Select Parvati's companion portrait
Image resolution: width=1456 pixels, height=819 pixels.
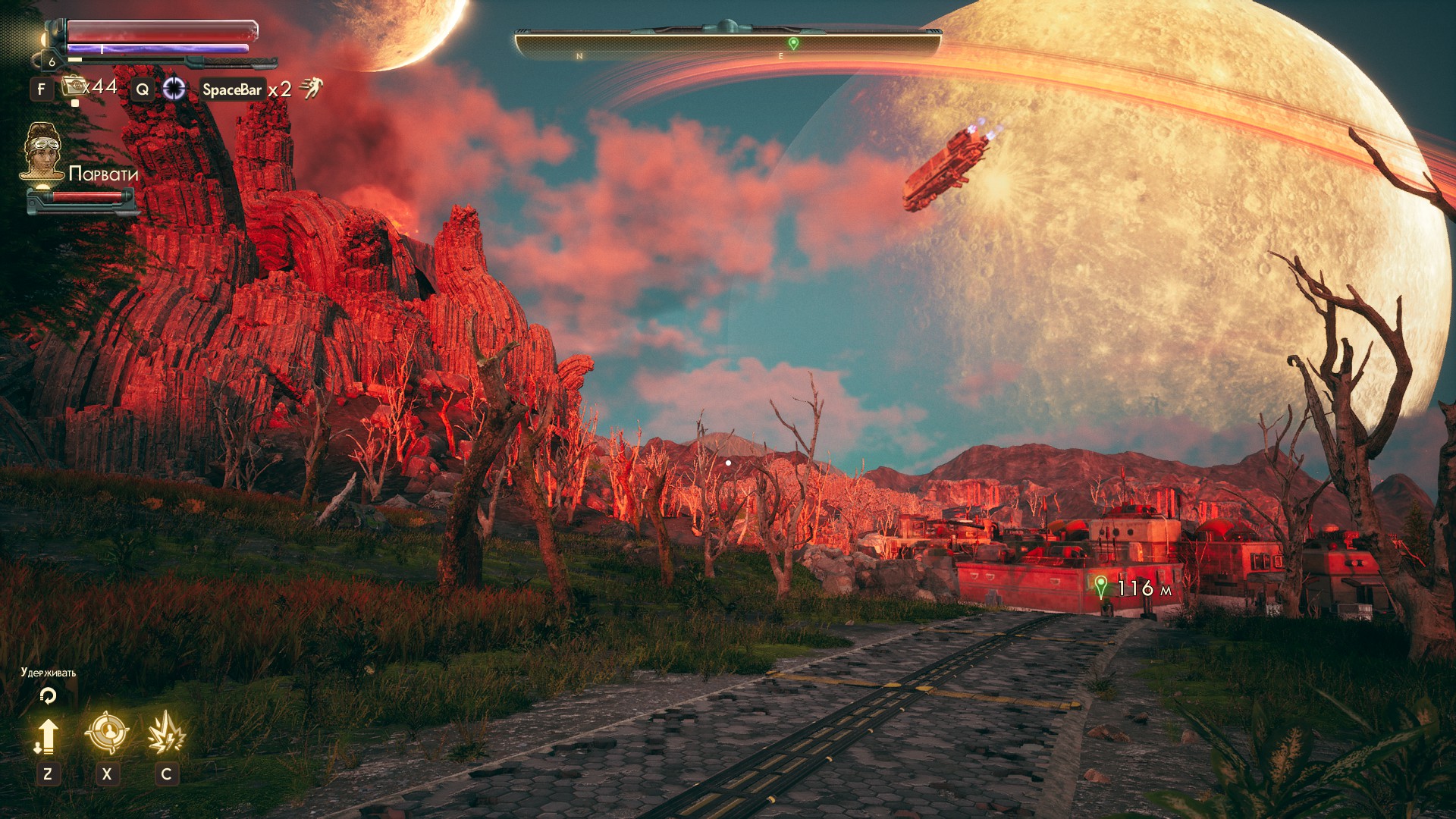coord(42,152)
